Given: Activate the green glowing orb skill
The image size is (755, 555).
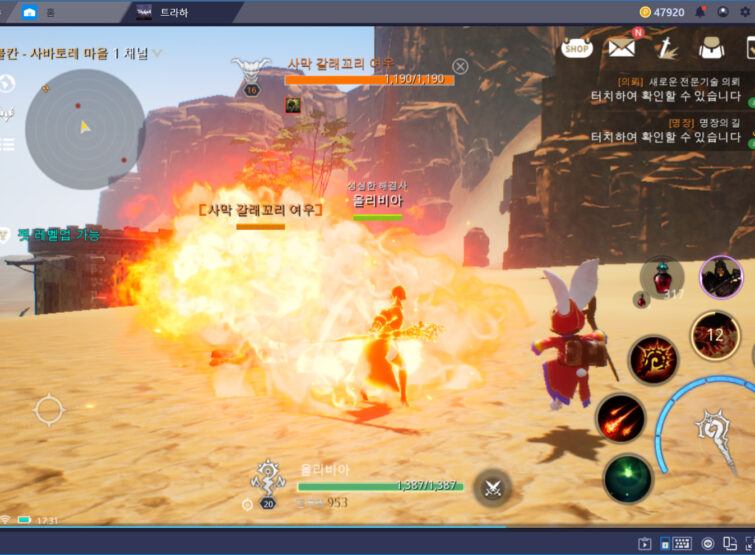Looking at the screenshot, I should click(627, 478).
